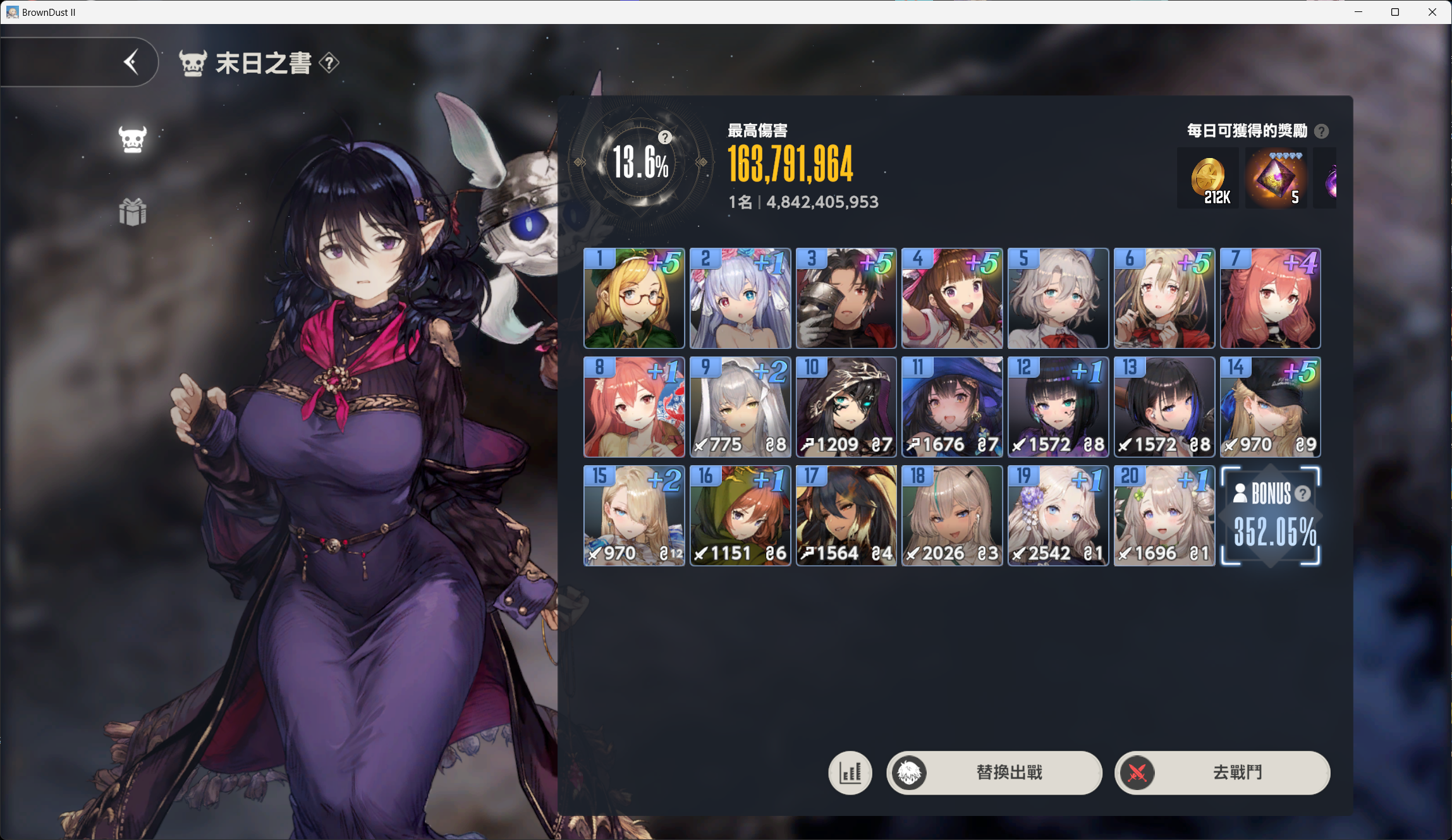Image resolution: width=1452 pixels, height=840 pixels.
Task: Open the gift box rewards tab
Action: [x=133, y=212]
